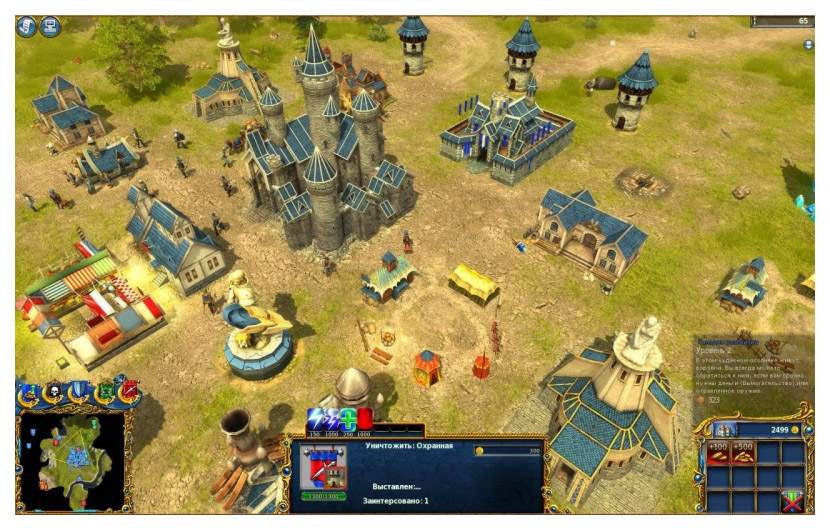The image size is (830, 530).
Task: Cast the first lightning bolt spell
Action: [316, 419]
